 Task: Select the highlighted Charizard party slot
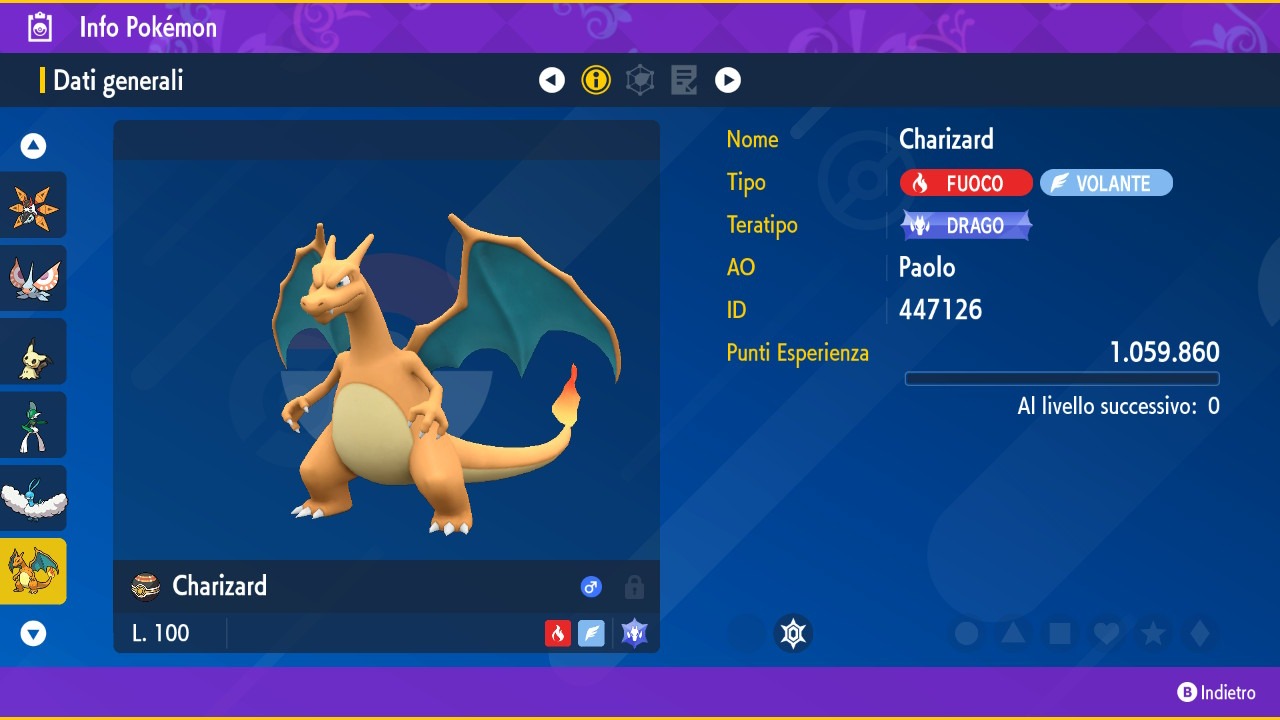[34, 571]
